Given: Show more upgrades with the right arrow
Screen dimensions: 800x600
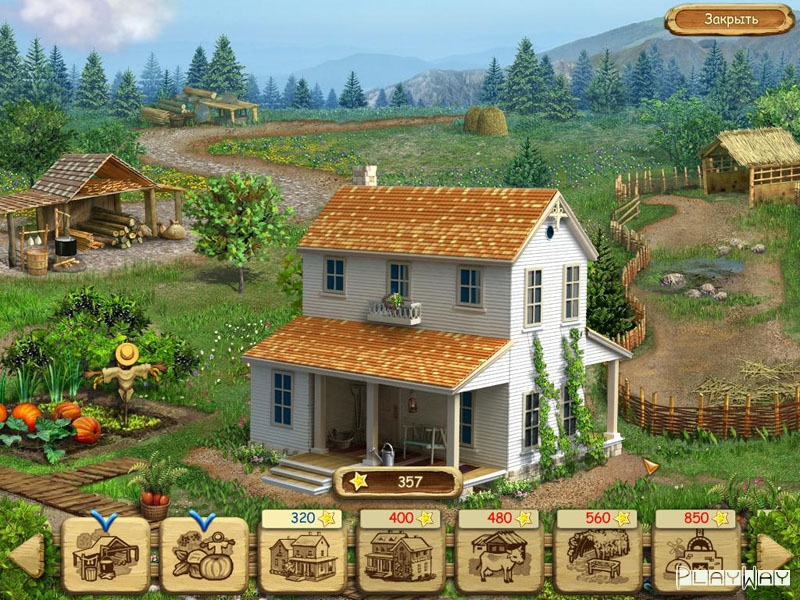Looking at the screenshot, I should (772, 556).
